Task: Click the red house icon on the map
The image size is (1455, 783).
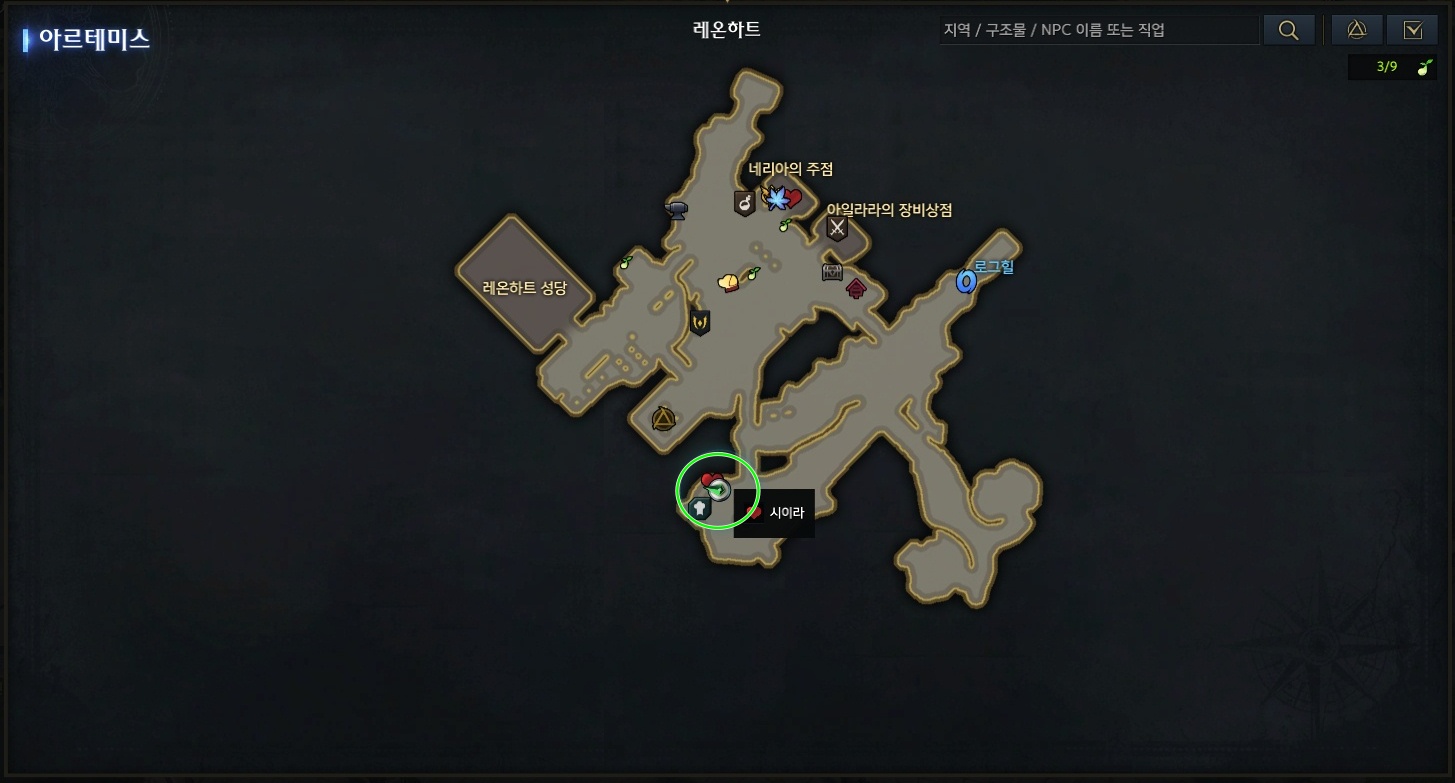Action: coord(856,291)
